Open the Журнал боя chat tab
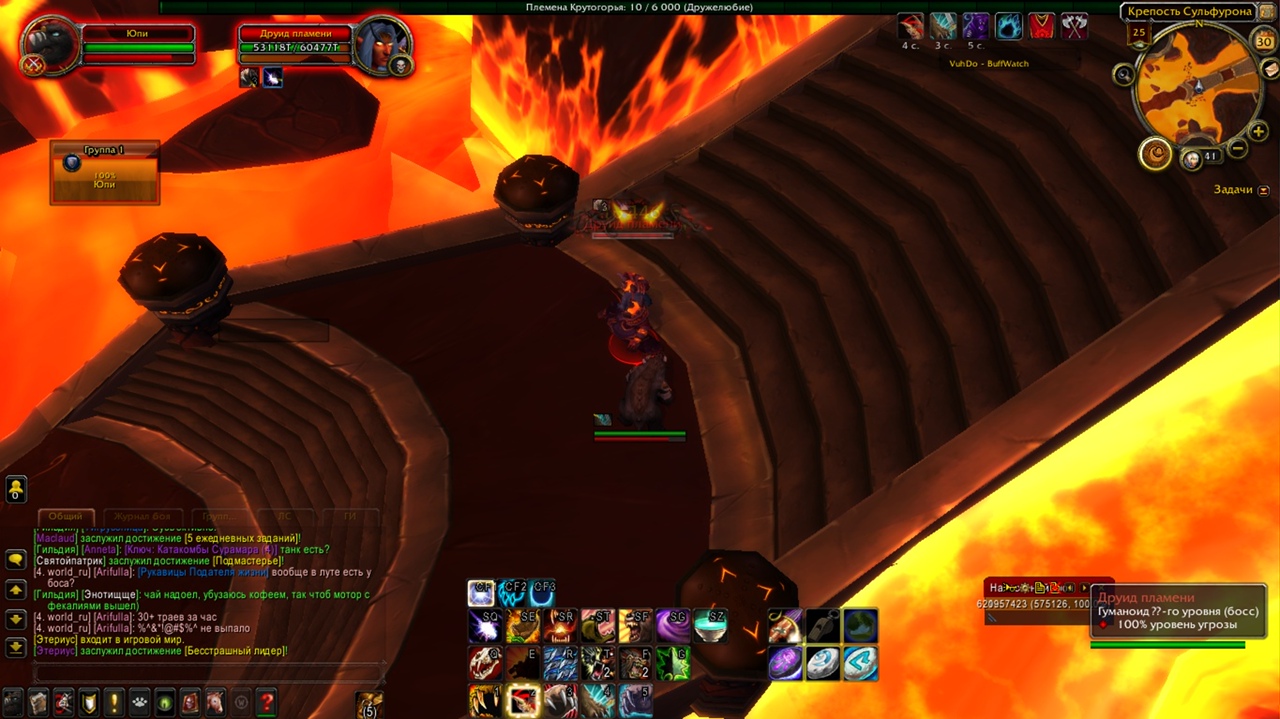The width and height of the screenshot is (1280, 719). [x=142, y=517]
